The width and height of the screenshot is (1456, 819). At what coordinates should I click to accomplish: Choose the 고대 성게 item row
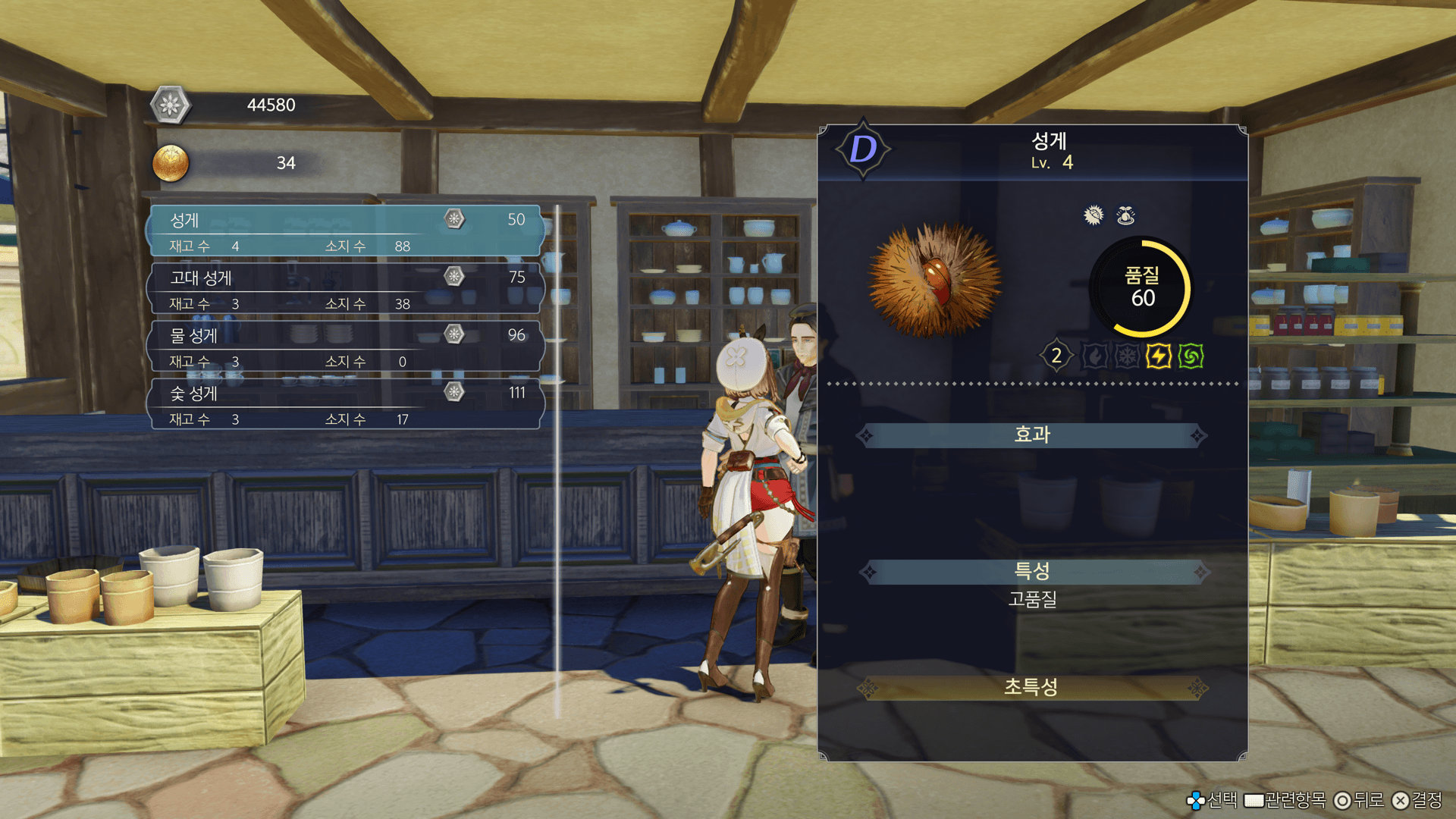(x=345, y=289)
